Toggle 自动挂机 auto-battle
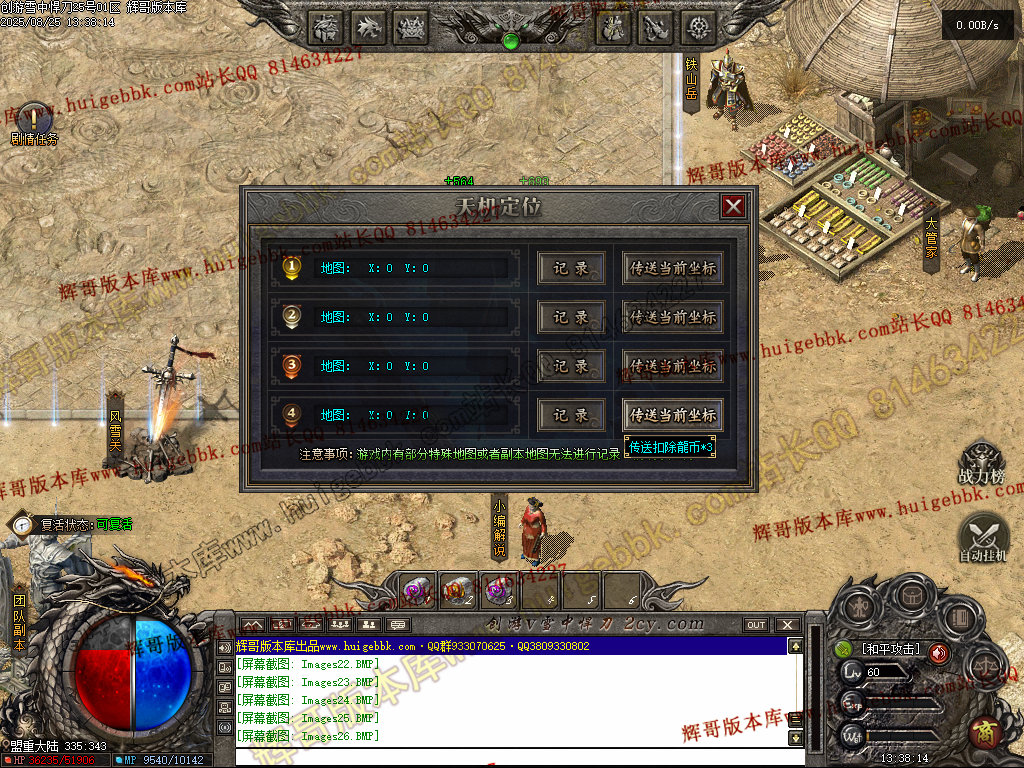Viewport: 1024px width, 768px height. coord(982,535)
